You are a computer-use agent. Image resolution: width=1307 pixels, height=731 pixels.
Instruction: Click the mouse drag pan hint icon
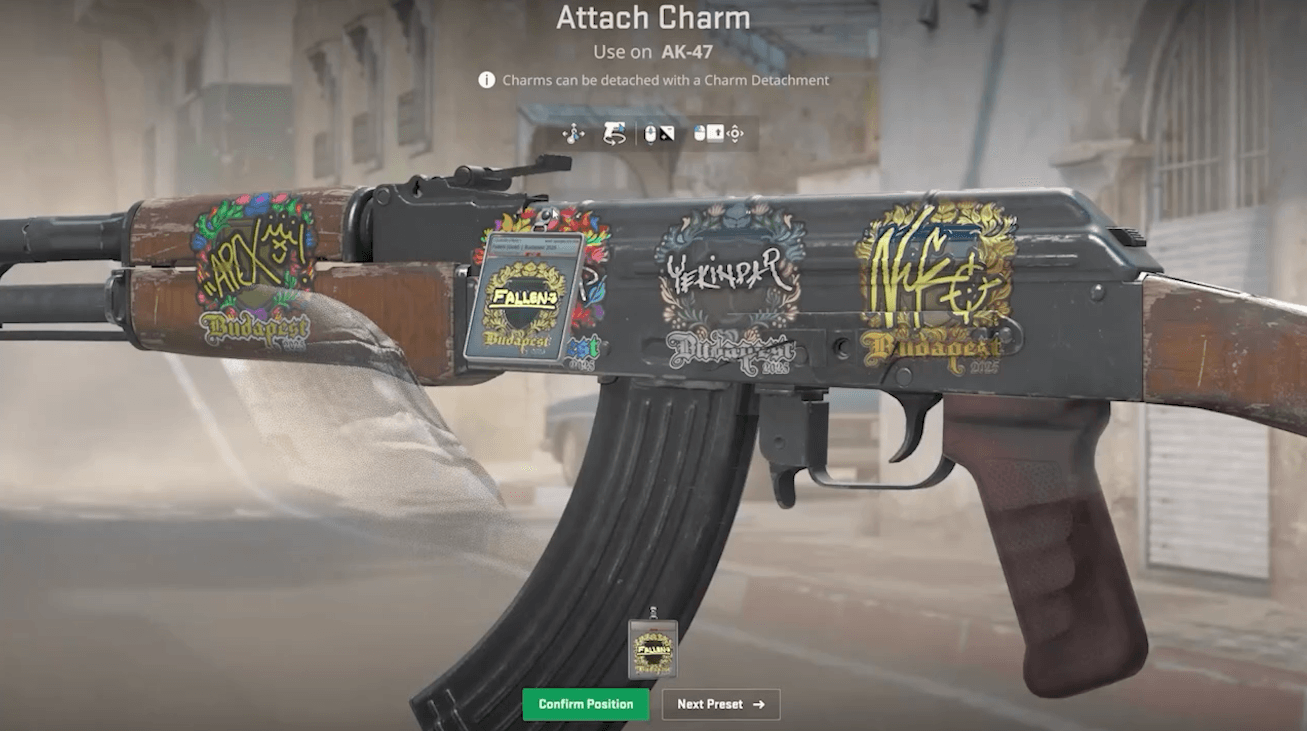pos(699,133)
